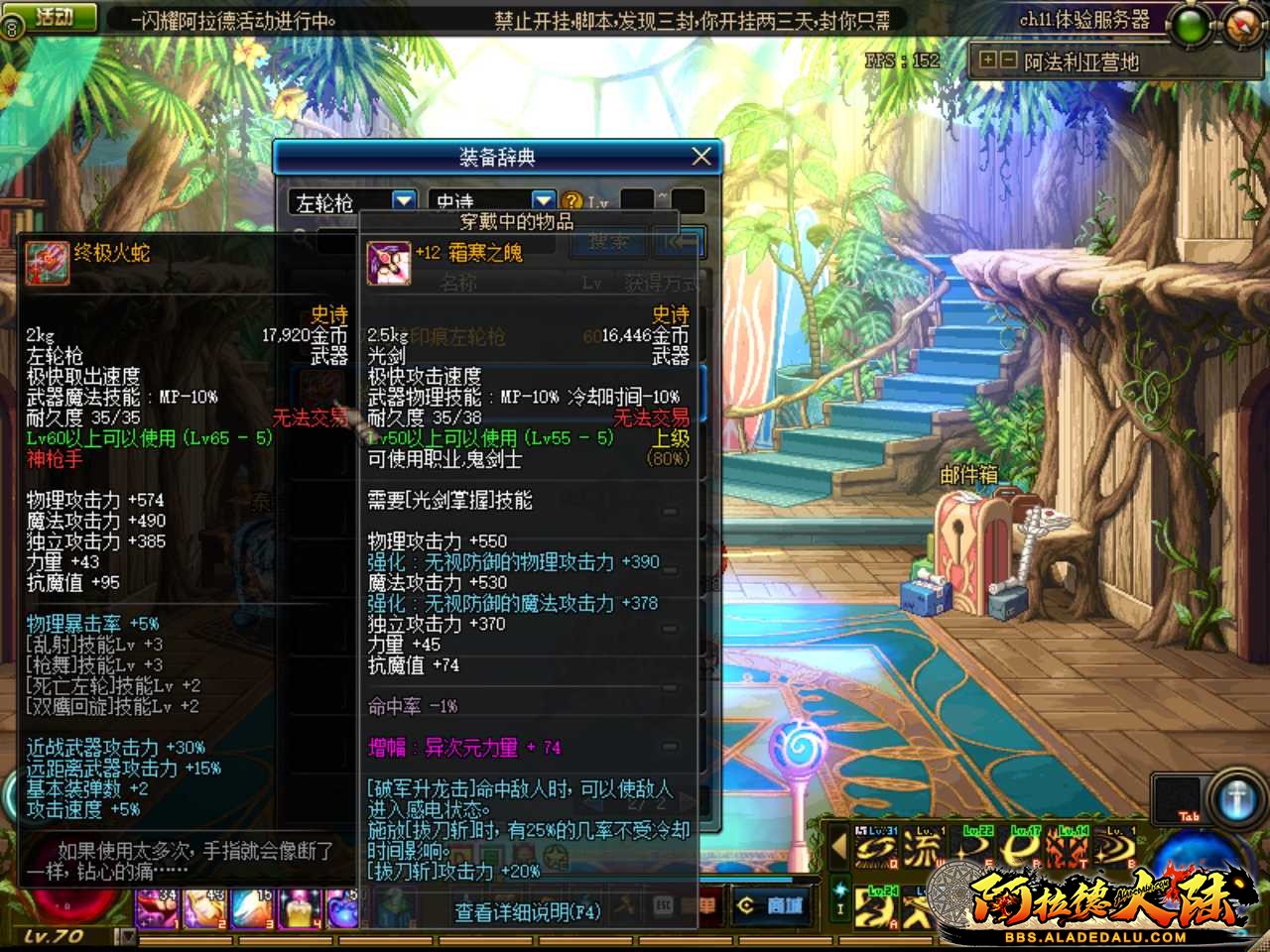Close the 装备辞典 equipment dictionary window
The height and width of the screenshot is (952, 1270).
(701, 157)
